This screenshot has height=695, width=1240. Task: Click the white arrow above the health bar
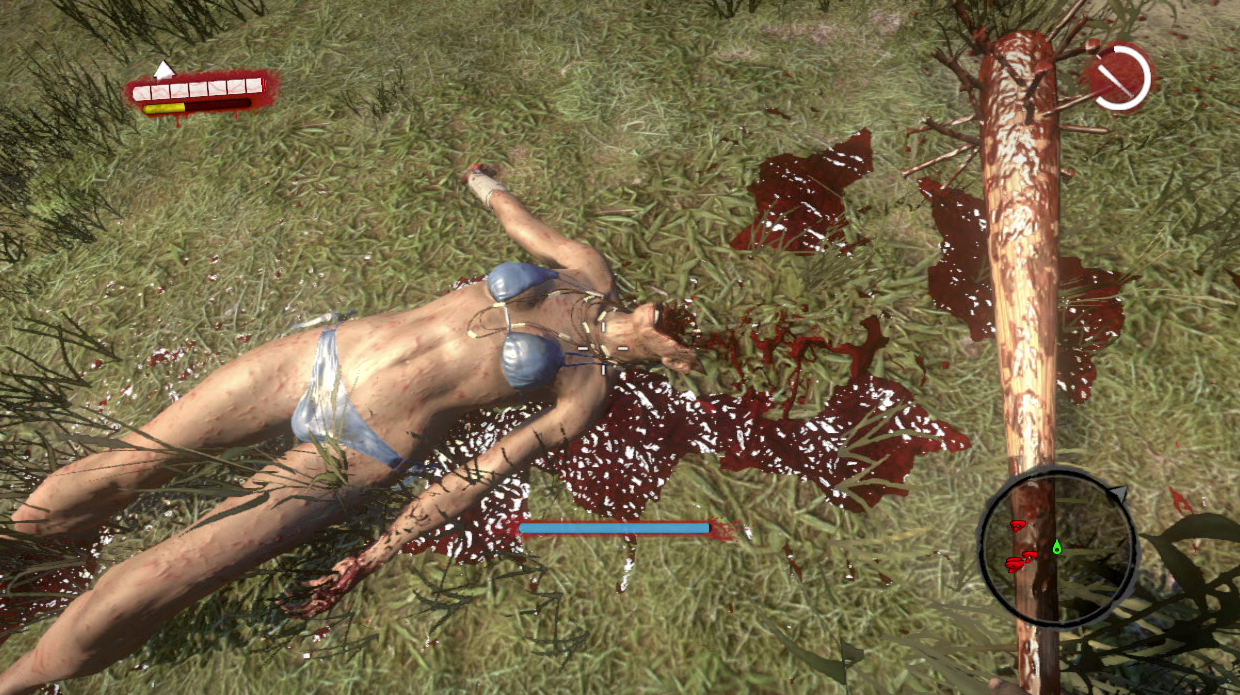click(x=163, y=70)
